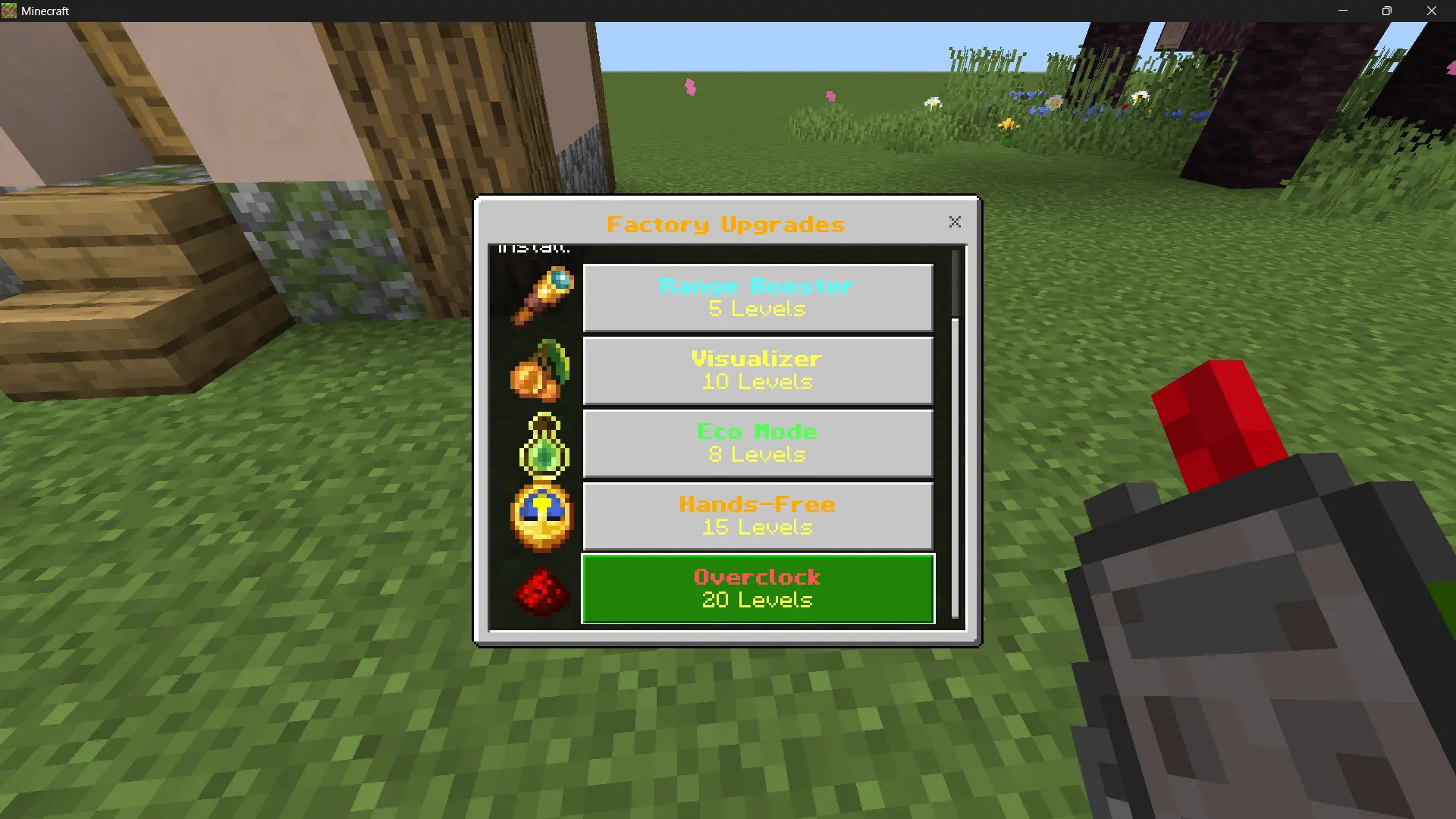Activate the Overclock 20 Levels upgrade
The height and width of the screenshot is (819, 1456).
point(758,588)
